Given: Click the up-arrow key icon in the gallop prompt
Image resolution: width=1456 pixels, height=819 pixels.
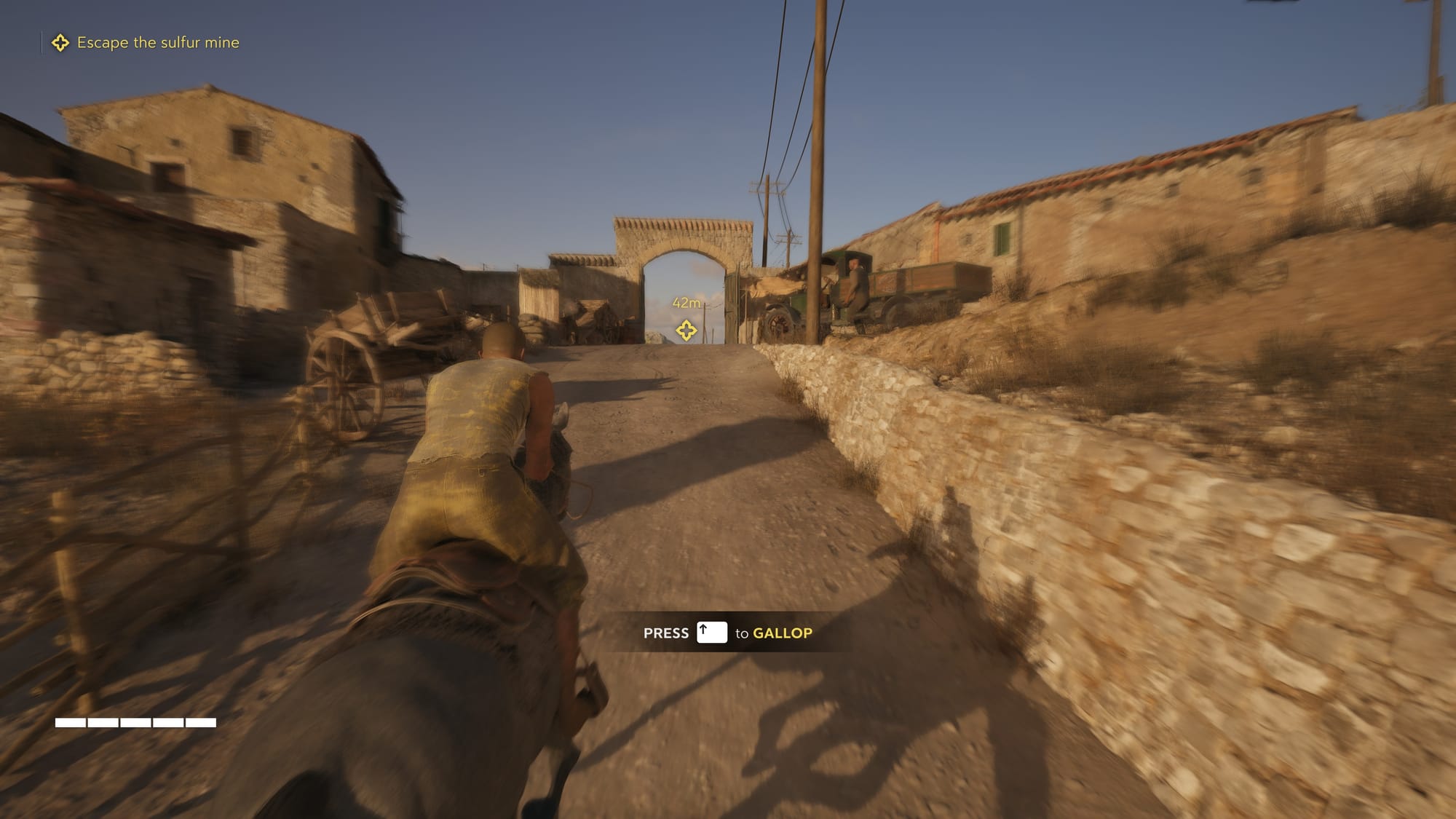Looking at the screenshot, I should tap(711, 633).
